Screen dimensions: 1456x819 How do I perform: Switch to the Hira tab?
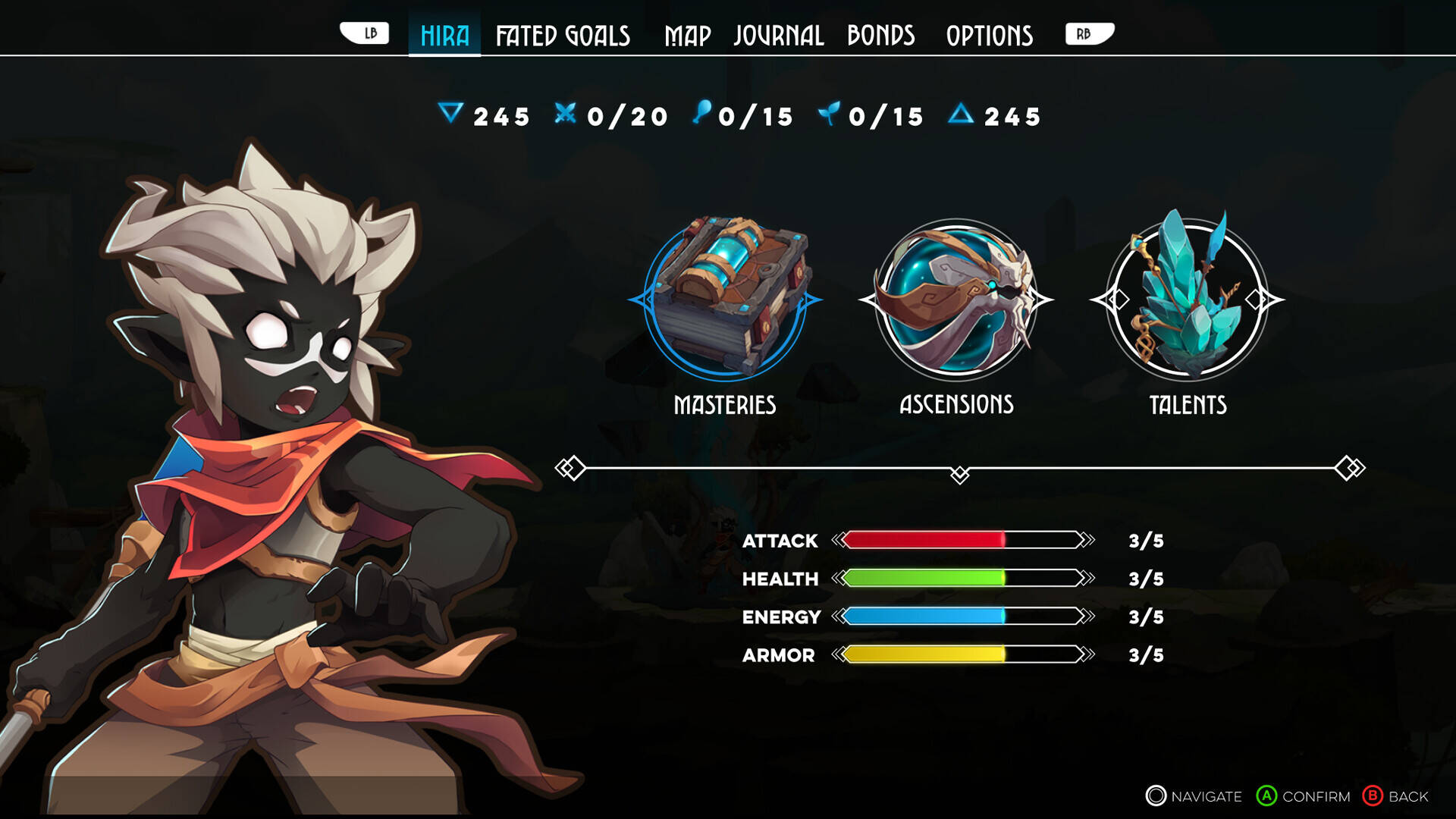[x=444, y=36]
